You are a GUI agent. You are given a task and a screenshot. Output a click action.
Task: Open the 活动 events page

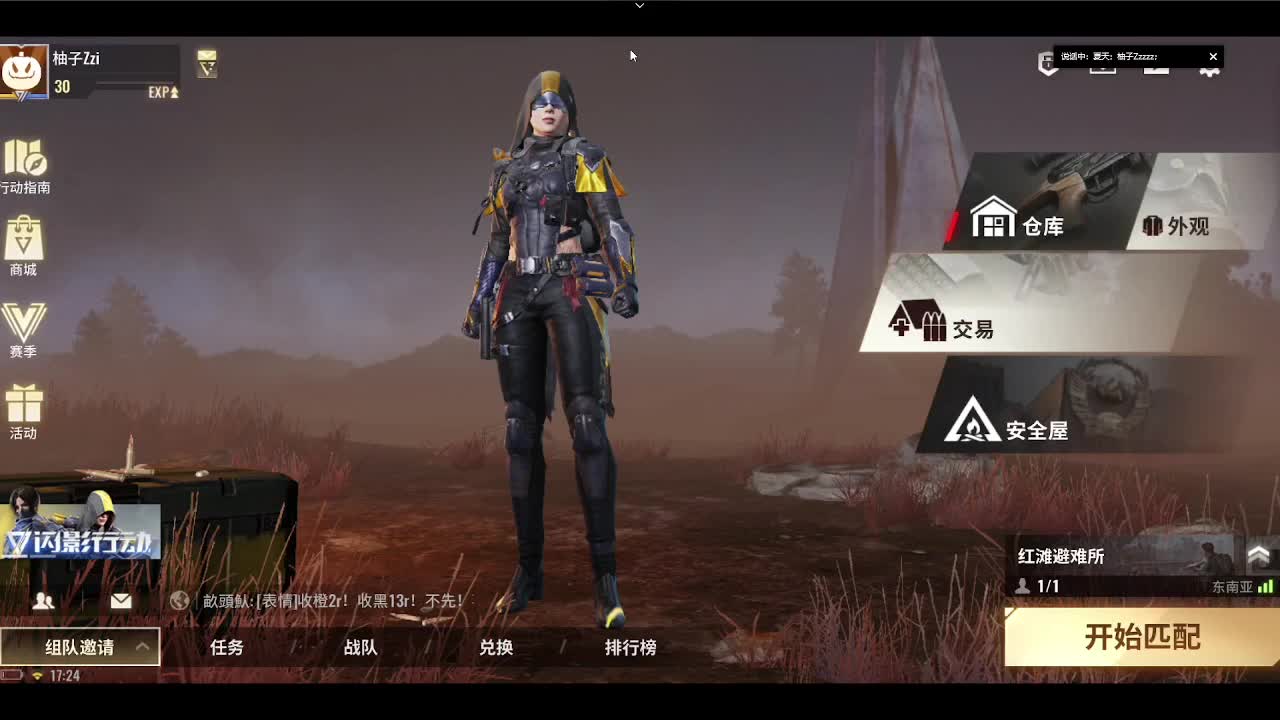click(24, 410)
